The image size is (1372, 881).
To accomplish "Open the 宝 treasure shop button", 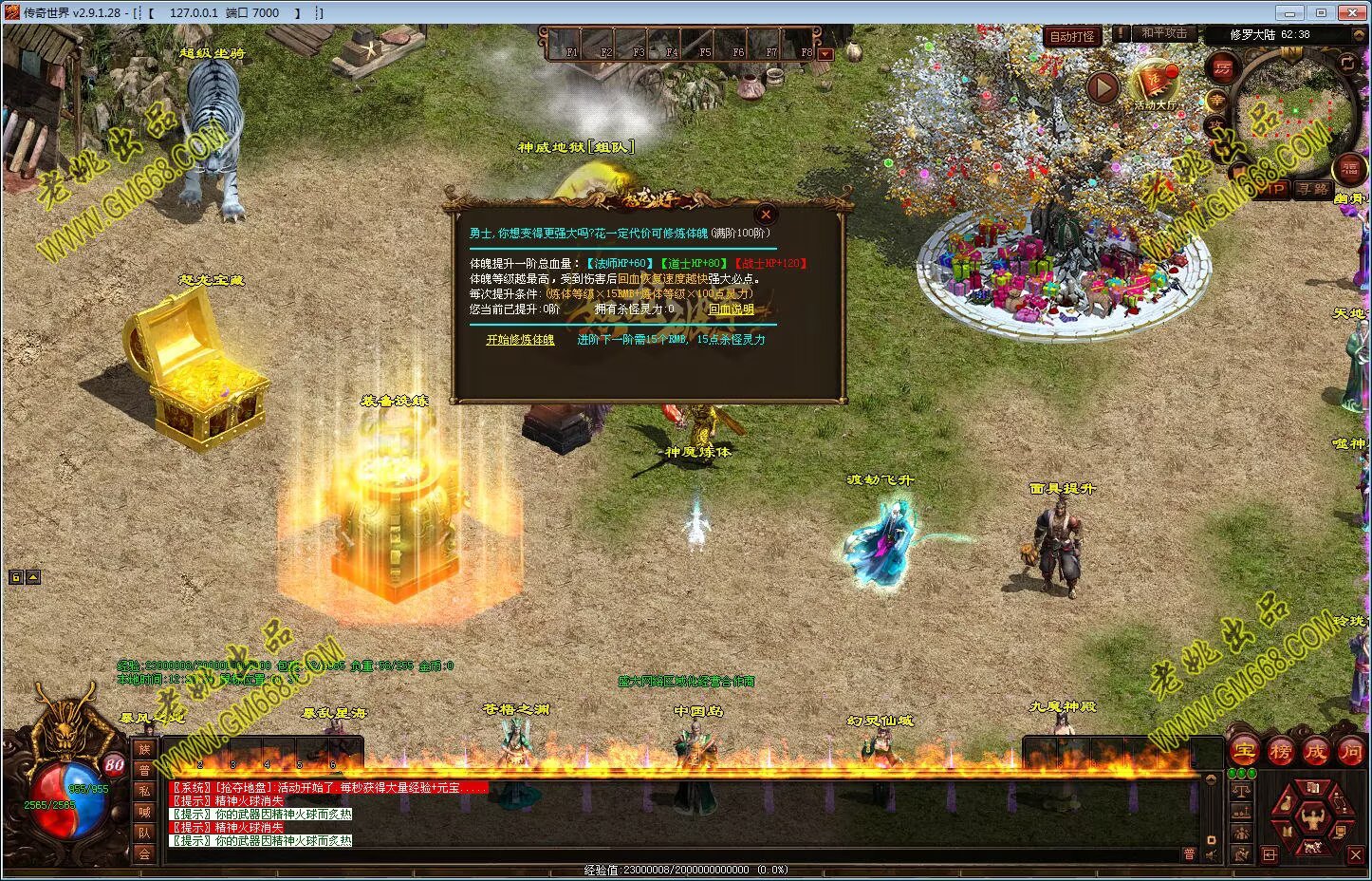I will [1244, 751].
